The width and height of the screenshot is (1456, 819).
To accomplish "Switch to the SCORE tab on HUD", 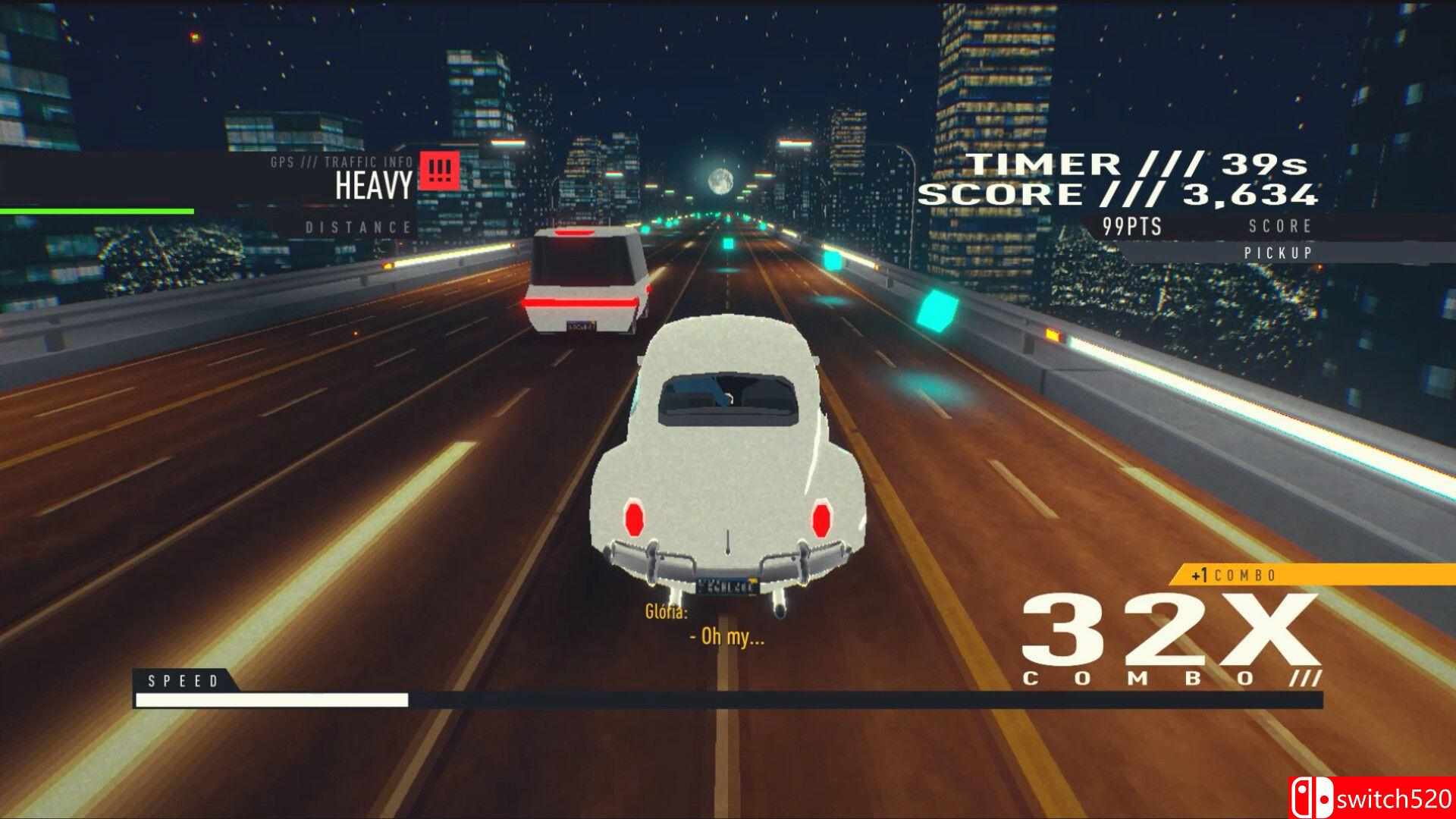I will [x=1279, y=225].
